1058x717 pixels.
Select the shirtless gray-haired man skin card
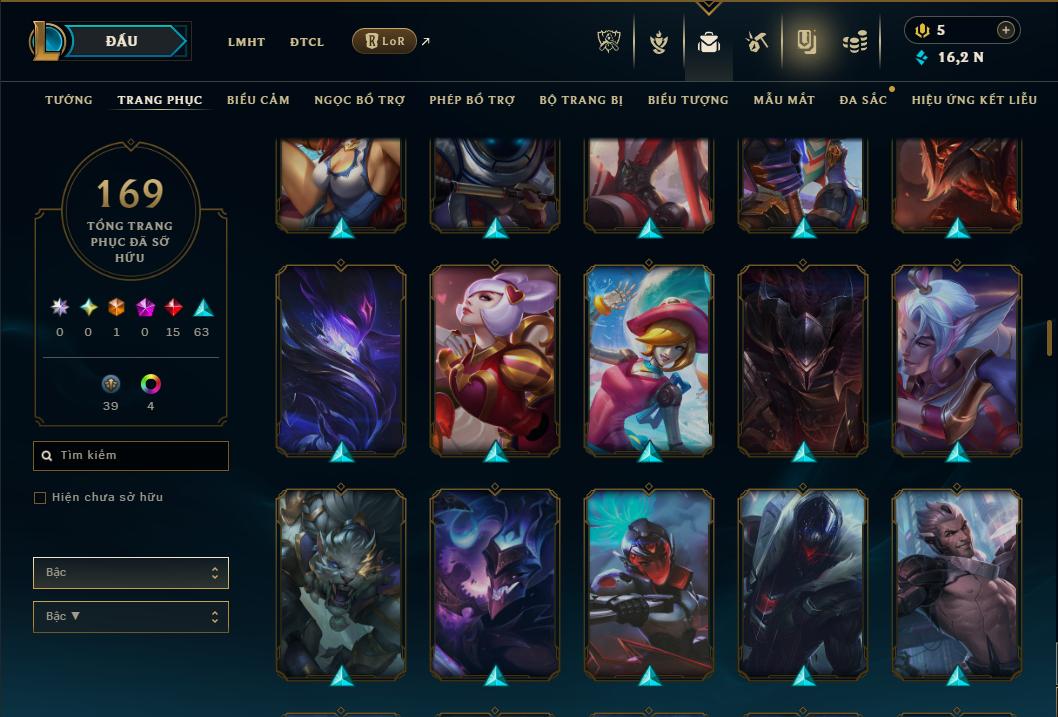click(957, 584)
